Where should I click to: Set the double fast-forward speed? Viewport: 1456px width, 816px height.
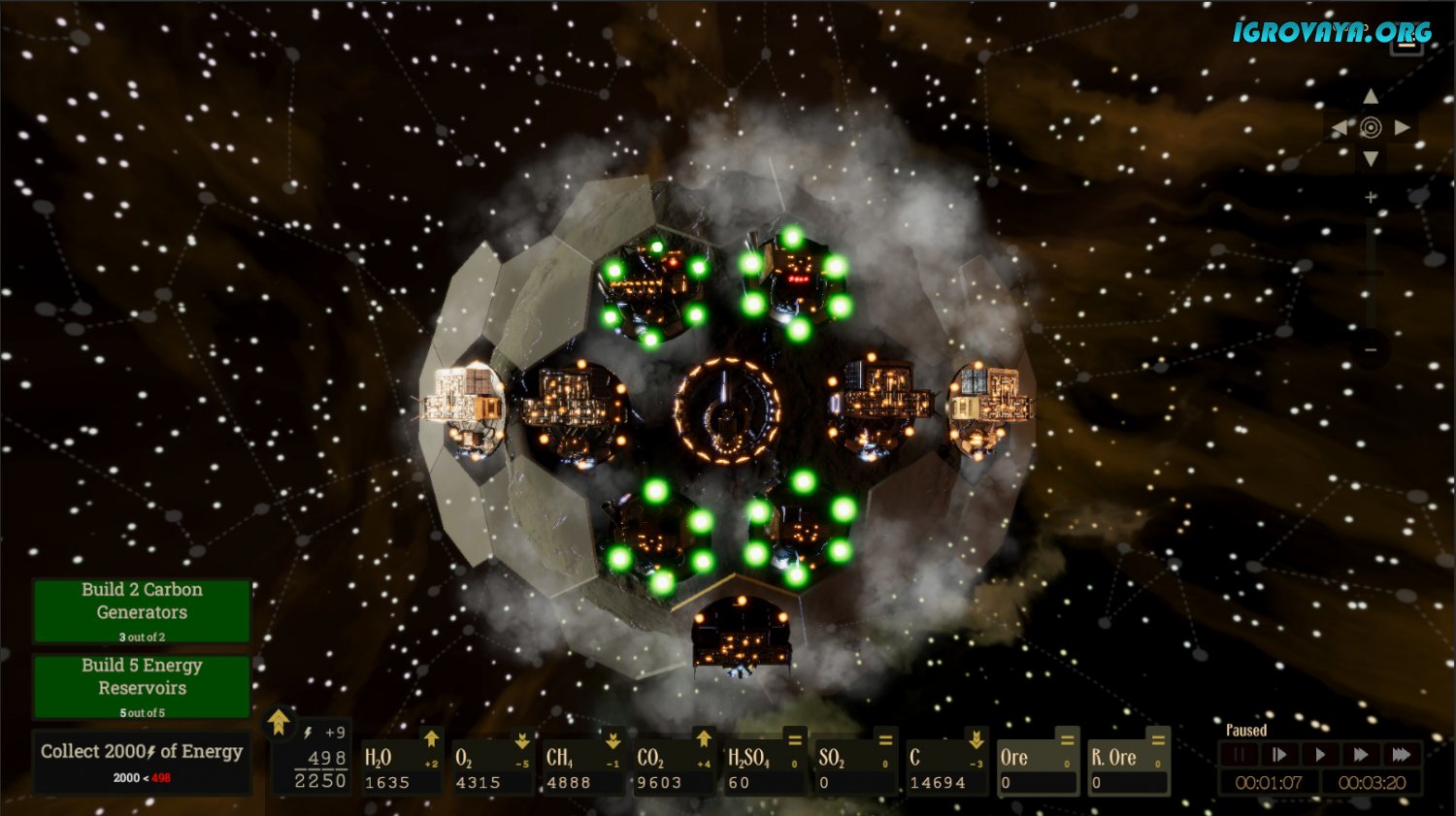(1361, 755)
